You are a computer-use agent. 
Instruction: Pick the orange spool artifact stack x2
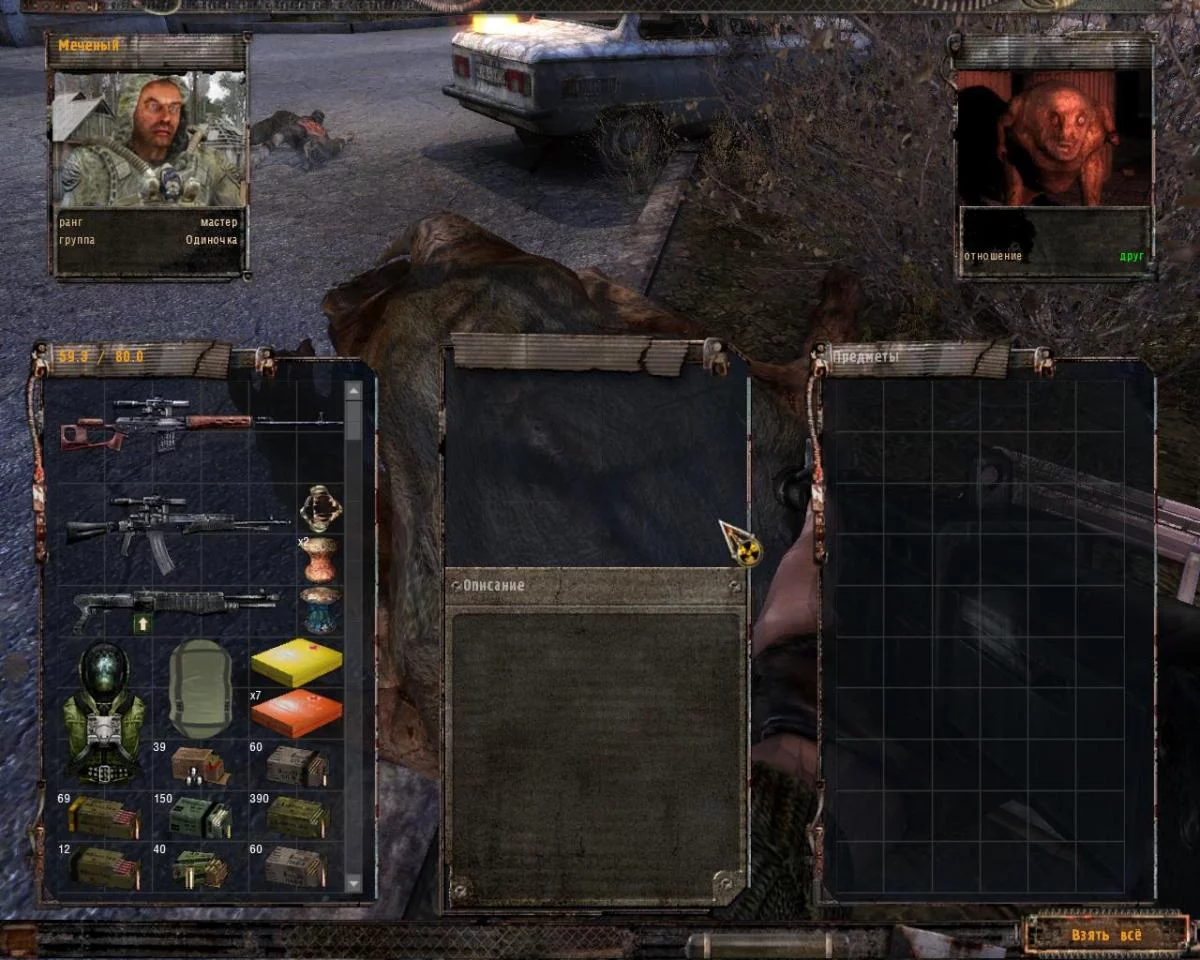pyautogui.click(x=320, y=558)
